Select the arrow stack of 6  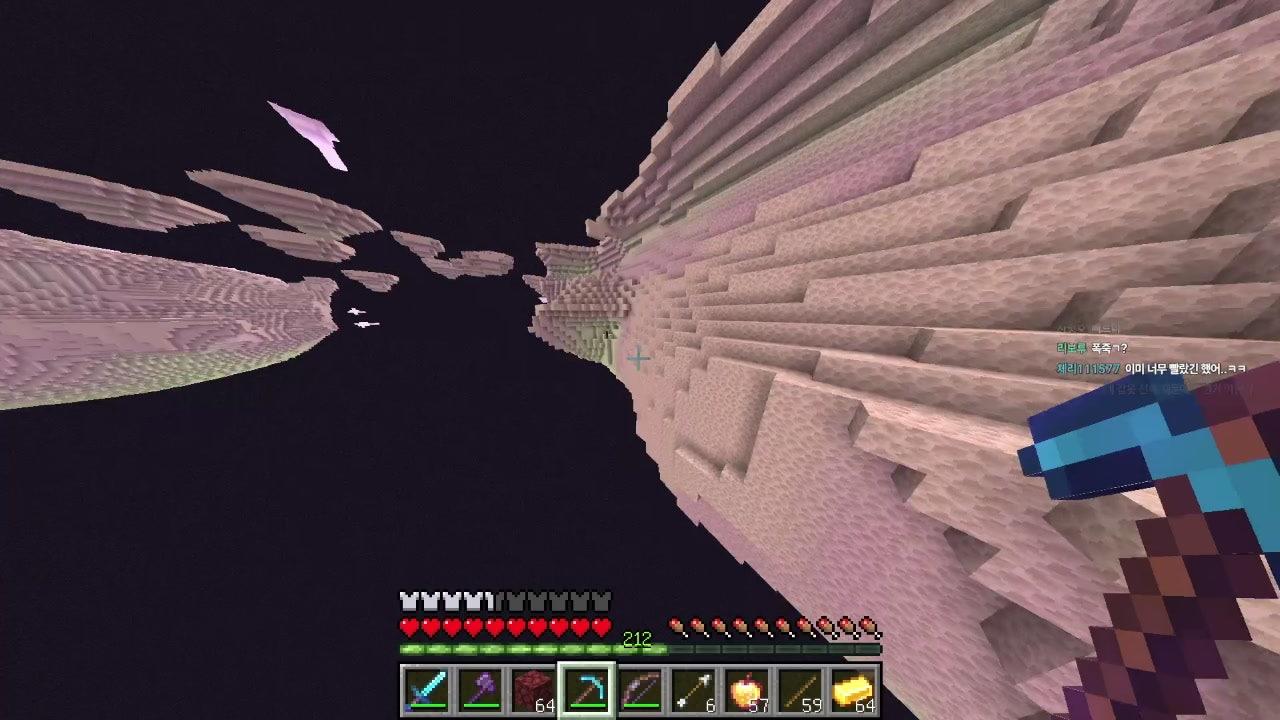point(692,690)
